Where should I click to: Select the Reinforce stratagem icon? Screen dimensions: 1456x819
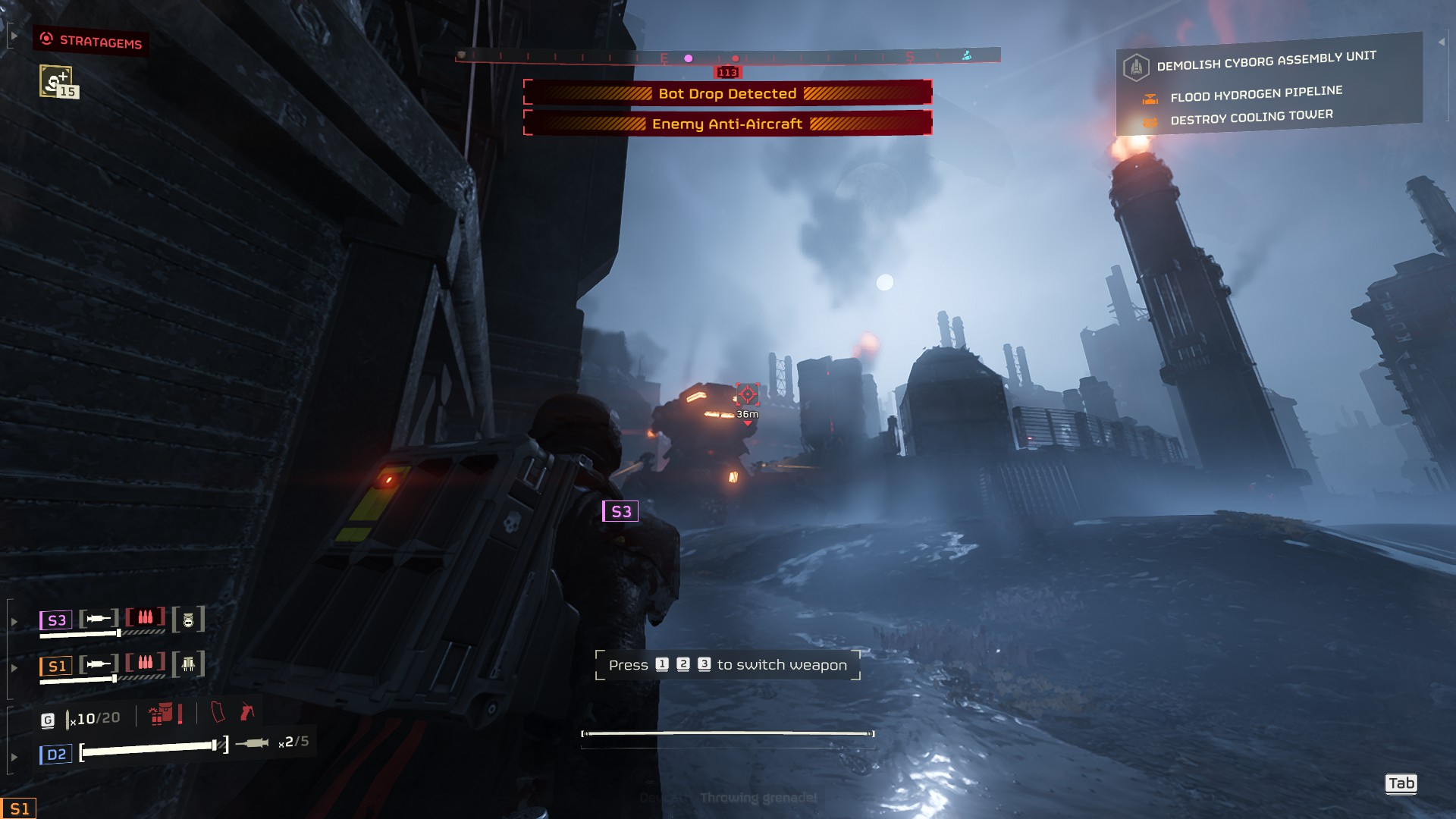point(56,81)
